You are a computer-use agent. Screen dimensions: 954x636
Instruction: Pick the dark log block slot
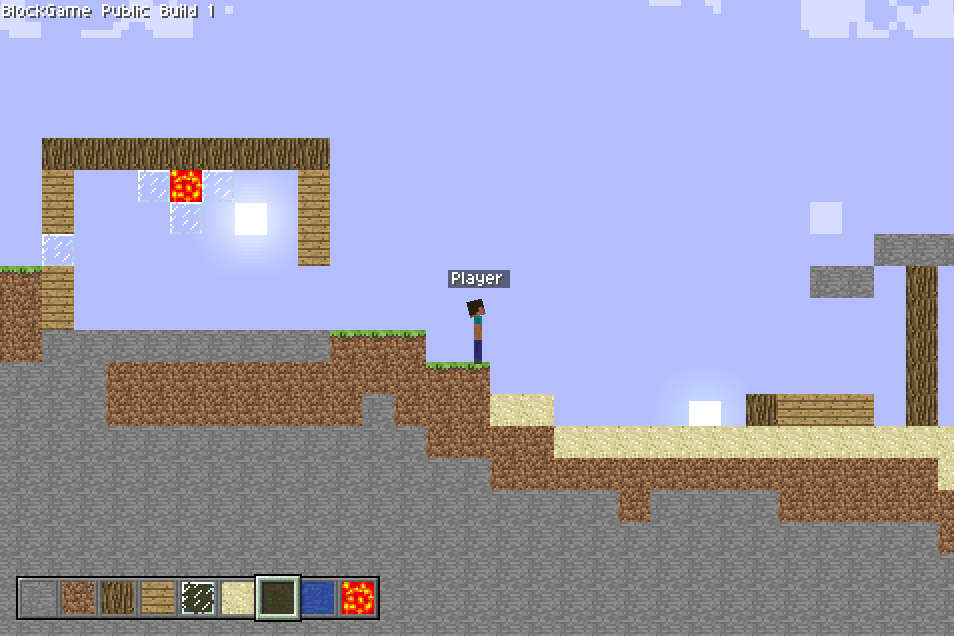118,598
